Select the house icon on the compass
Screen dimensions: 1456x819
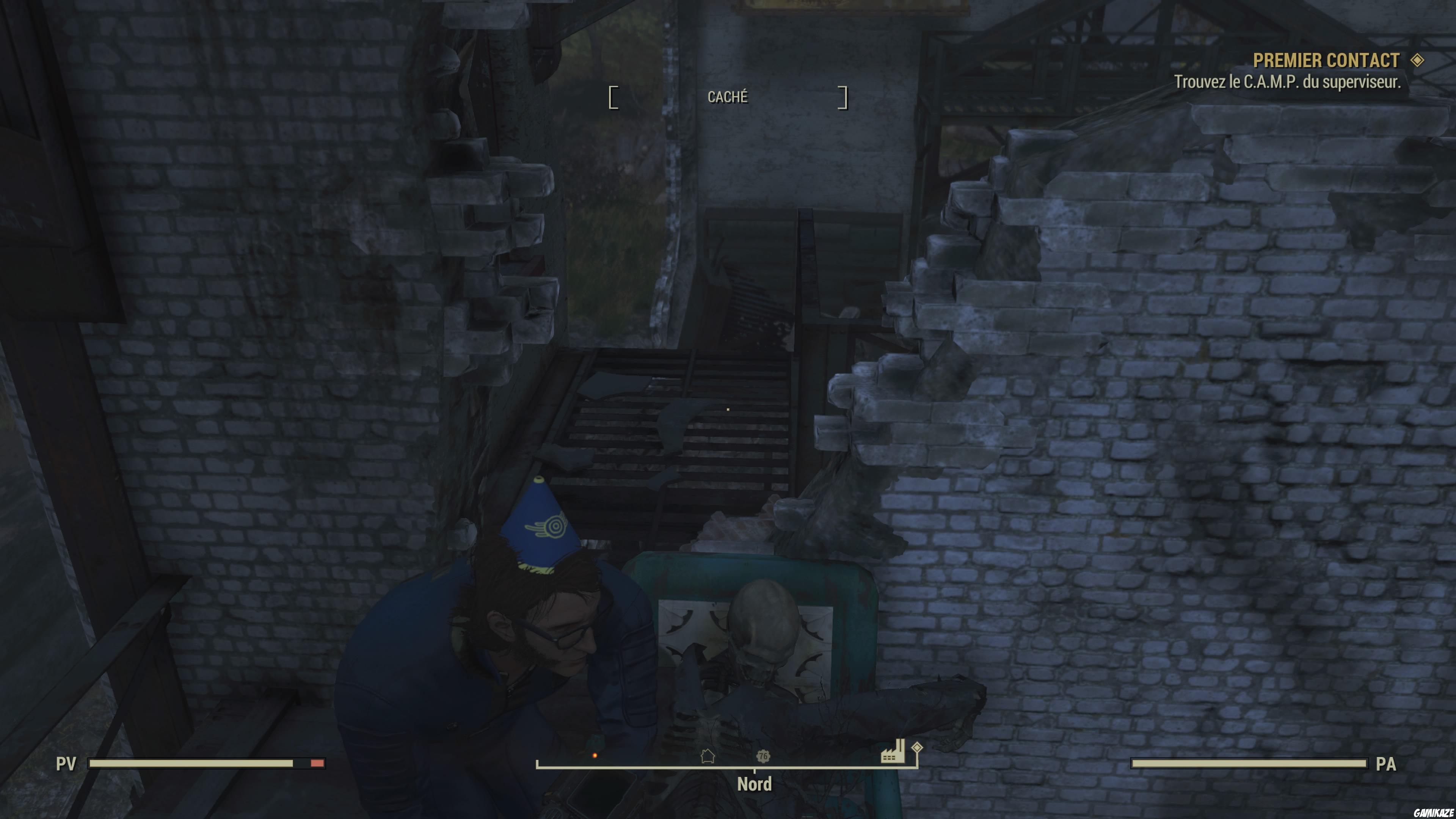click(708, 756)
